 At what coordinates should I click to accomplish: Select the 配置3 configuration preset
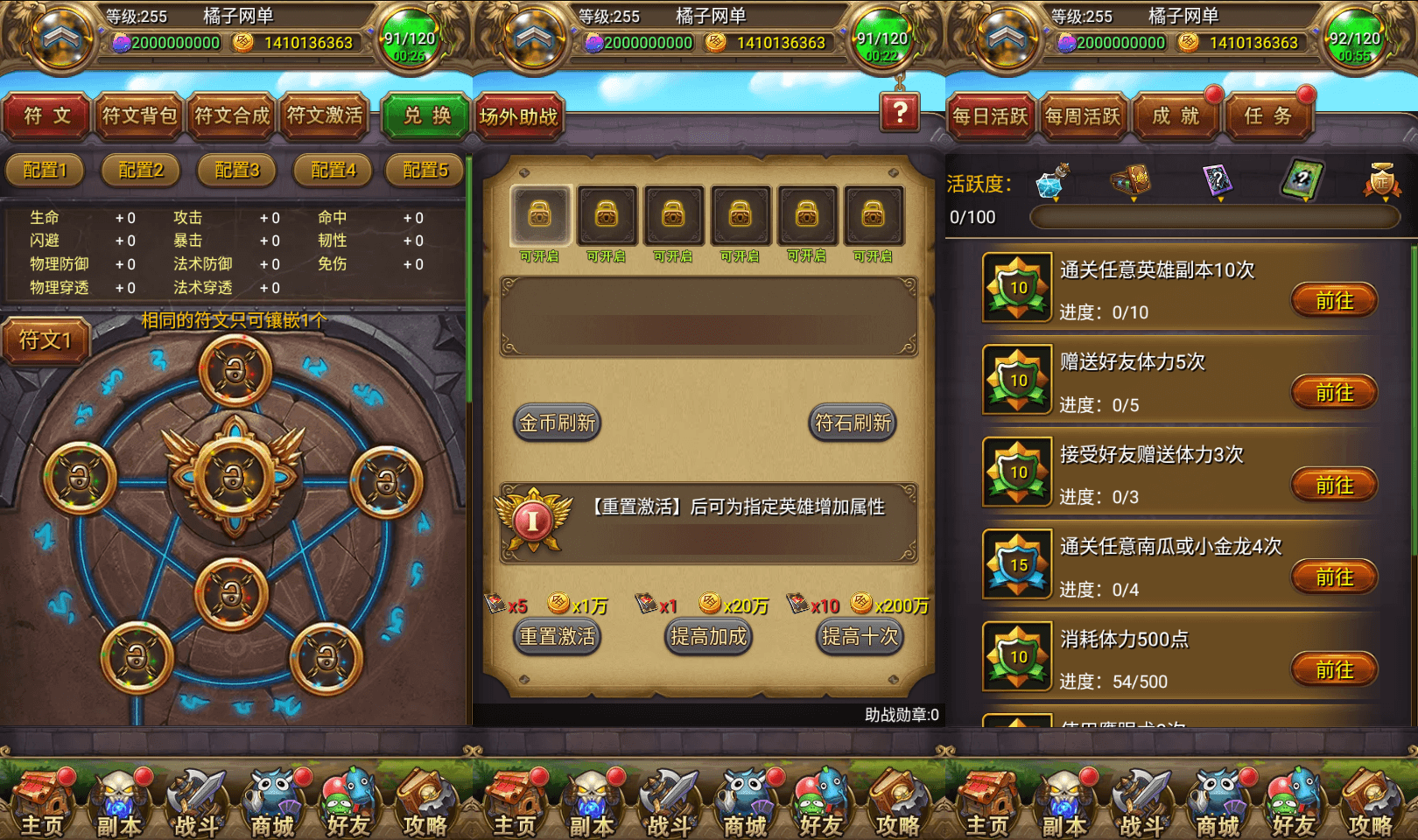(235, 171)
